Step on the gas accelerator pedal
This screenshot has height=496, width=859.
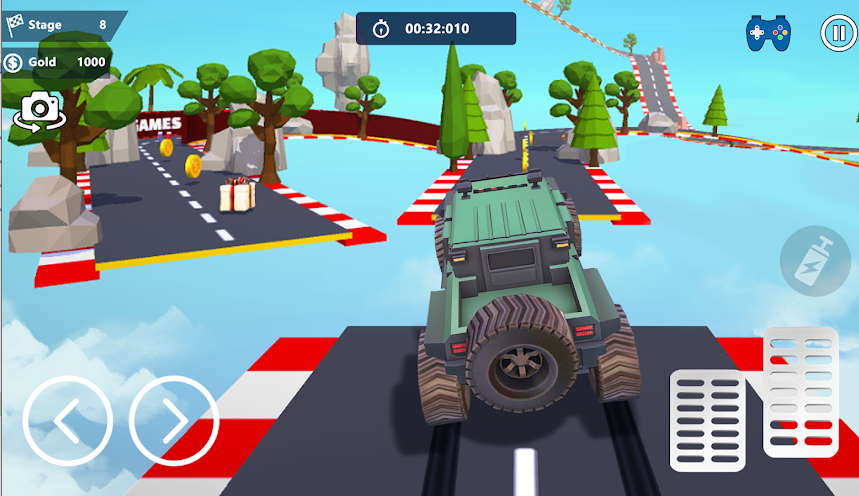pos(801,392)
